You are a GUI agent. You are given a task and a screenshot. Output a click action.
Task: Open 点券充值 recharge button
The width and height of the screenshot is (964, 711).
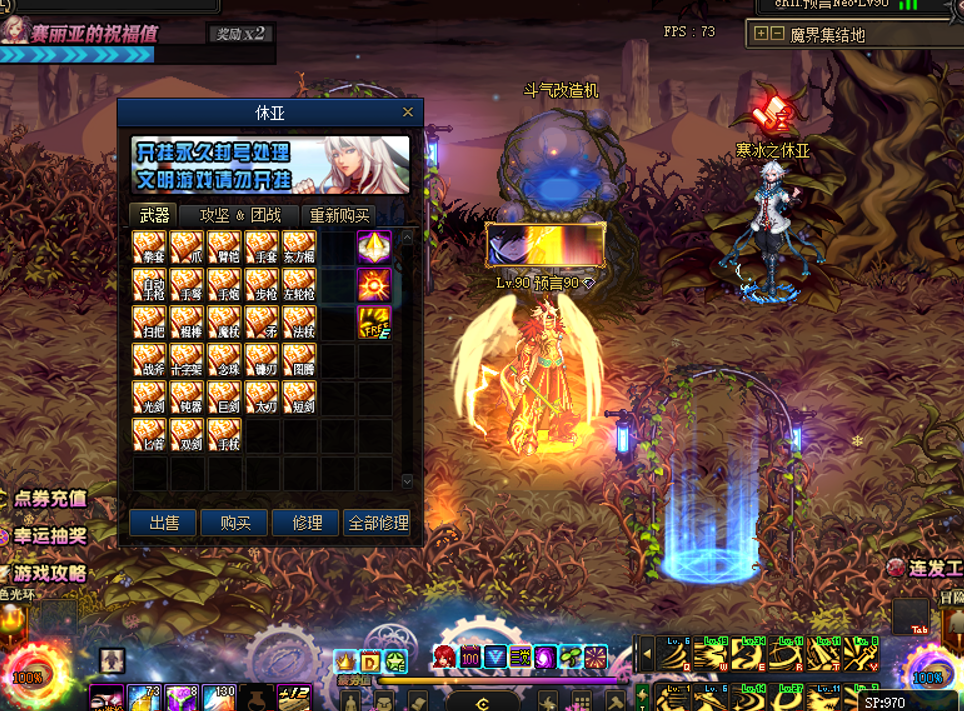tap(45, 498)
